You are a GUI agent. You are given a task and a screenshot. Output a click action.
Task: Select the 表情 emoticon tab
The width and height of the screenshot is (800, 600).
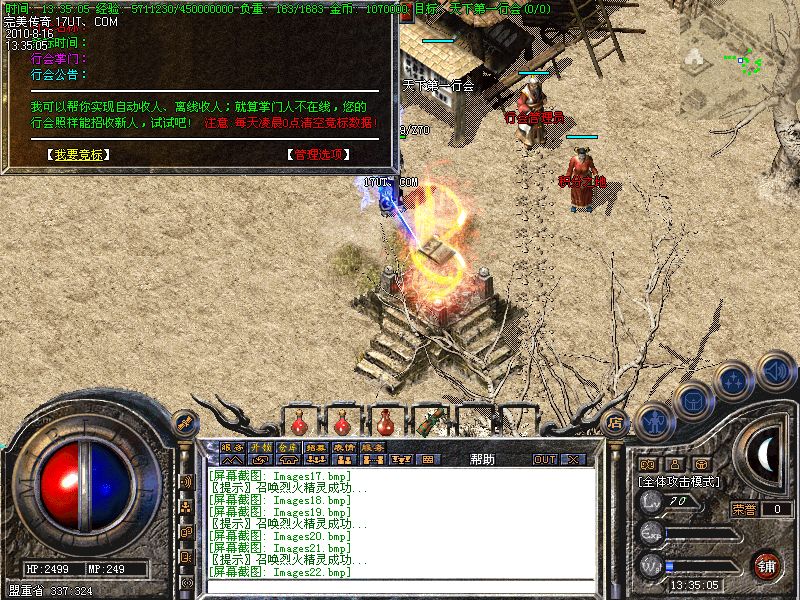tap(345, 447)
